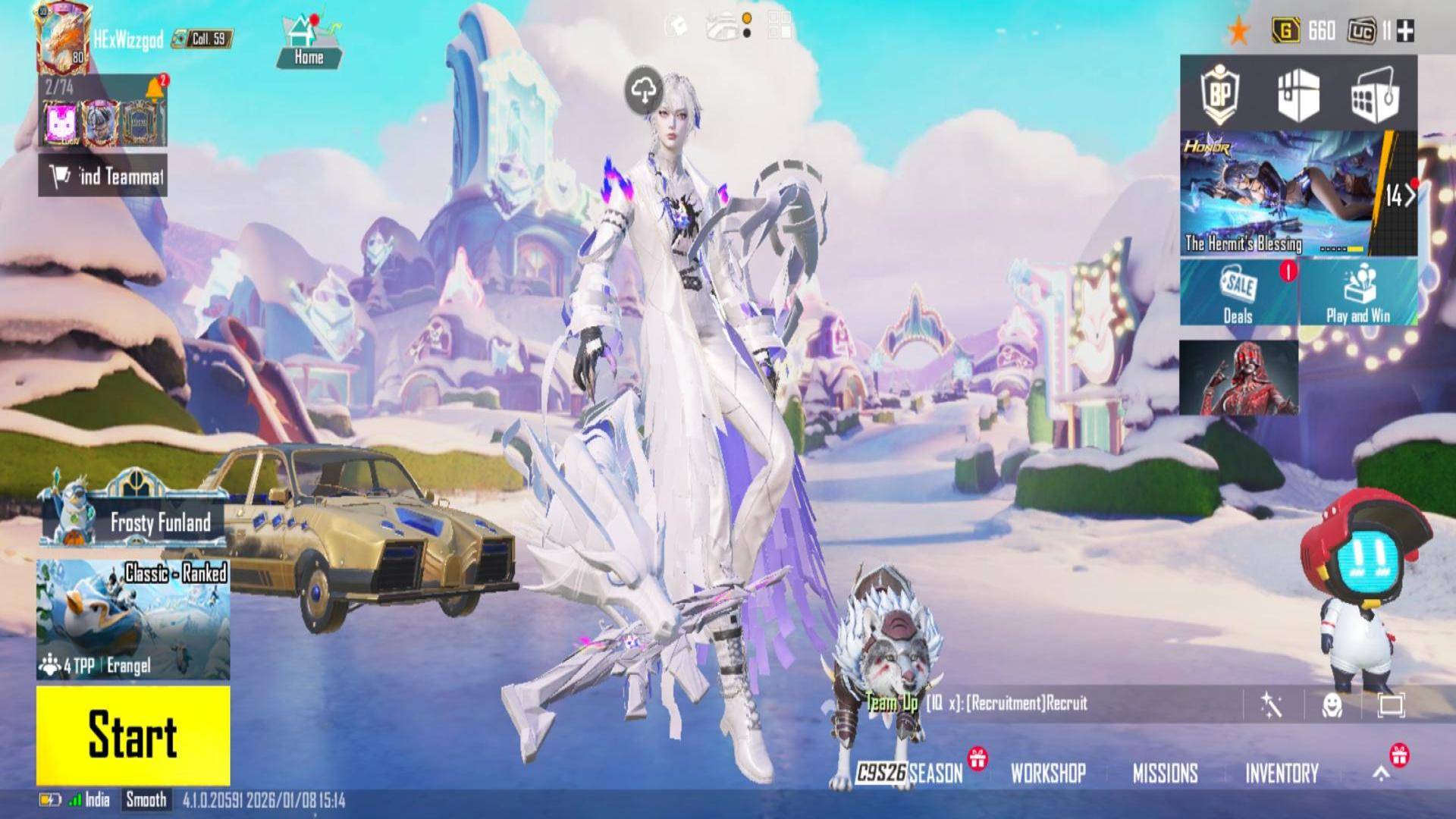Open the red hooded outfit promo
Screen dimensions: 1456x819
point(1238,378)
